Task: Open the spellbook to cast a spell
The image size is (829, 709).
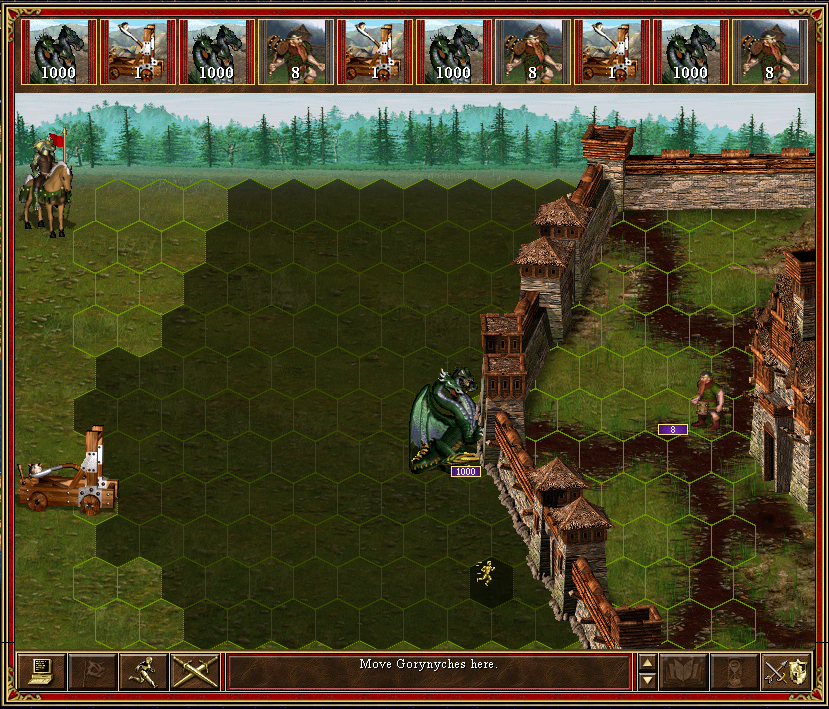Action: click(684, 672)
